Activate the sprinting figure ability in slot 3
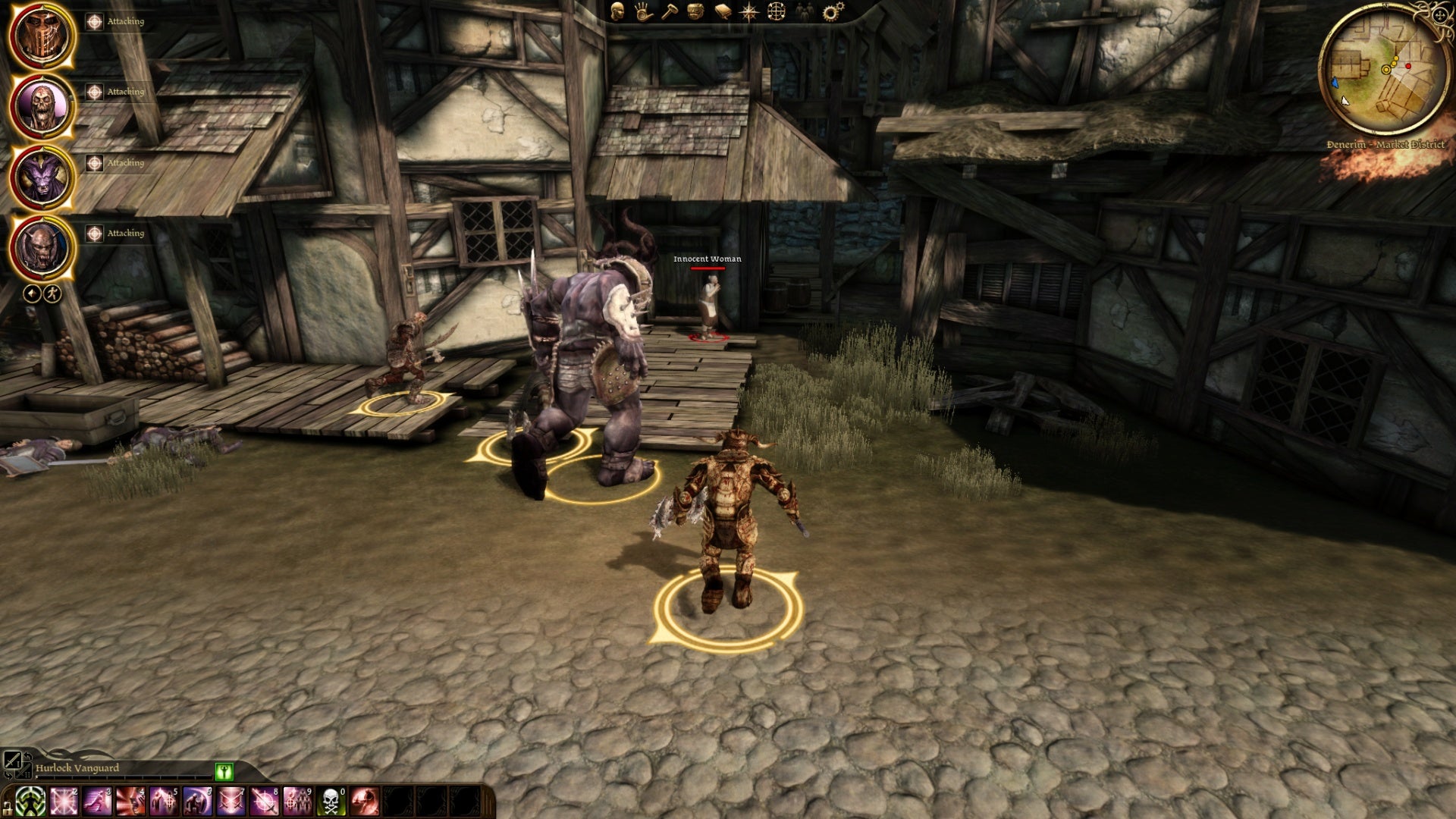1456x819 pixels. coord(97,802)
